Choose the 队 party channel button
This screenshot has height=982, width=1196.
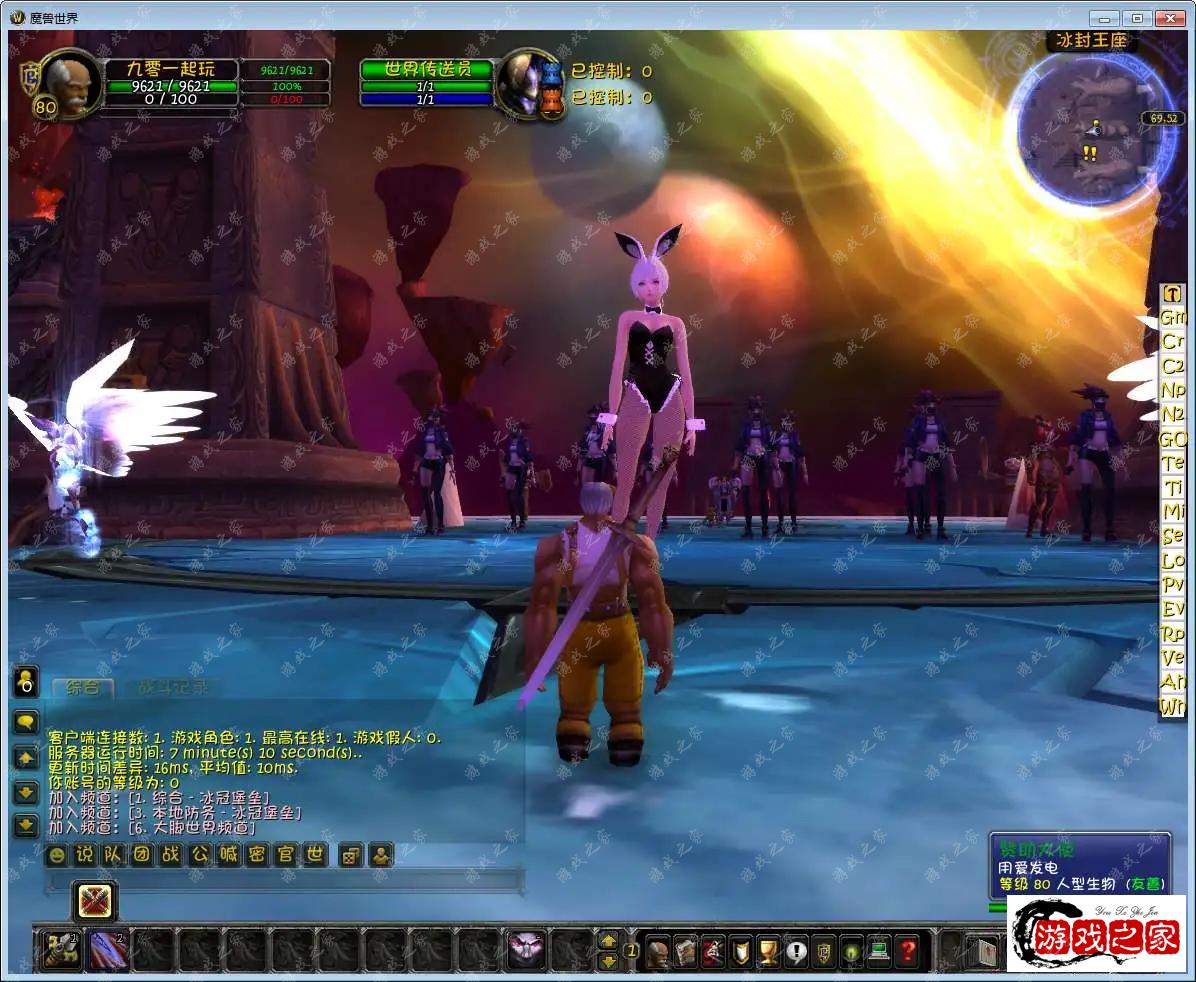pos(114,855)
